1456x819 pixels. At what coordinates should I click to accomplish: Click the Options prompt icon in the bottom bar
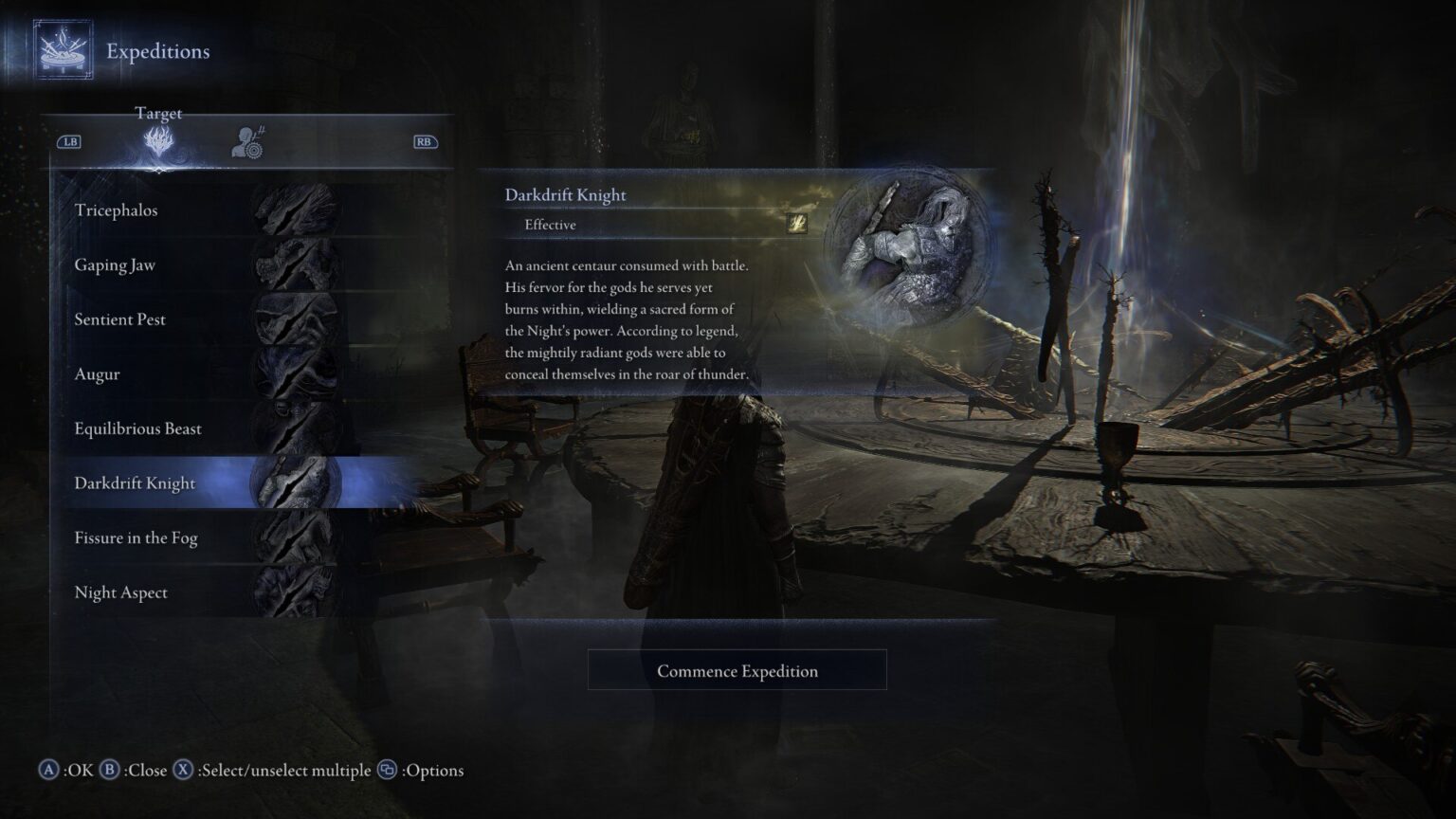click(388, 771)
